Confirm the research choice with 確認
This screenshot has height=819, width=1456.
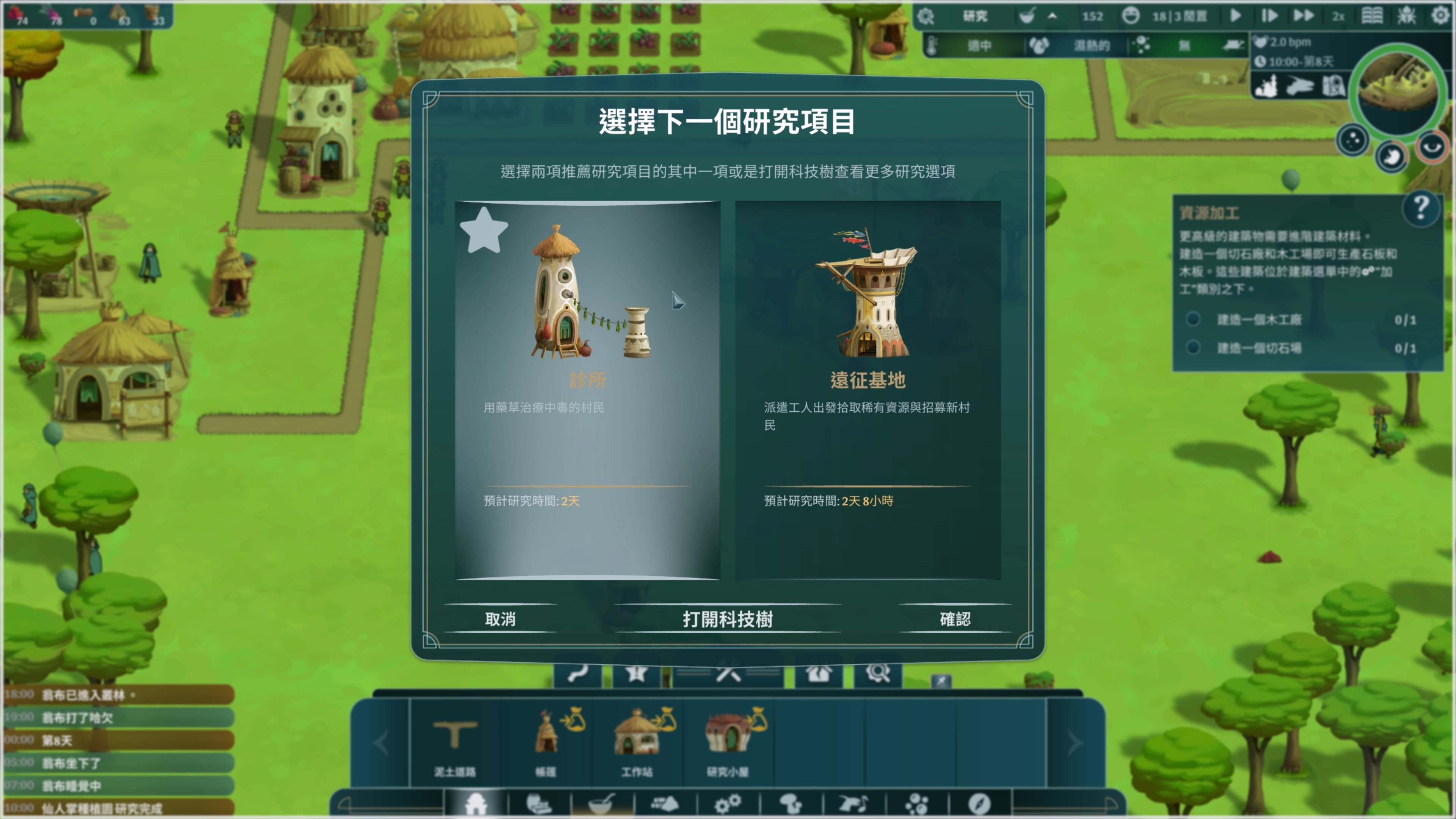(954, 620)
